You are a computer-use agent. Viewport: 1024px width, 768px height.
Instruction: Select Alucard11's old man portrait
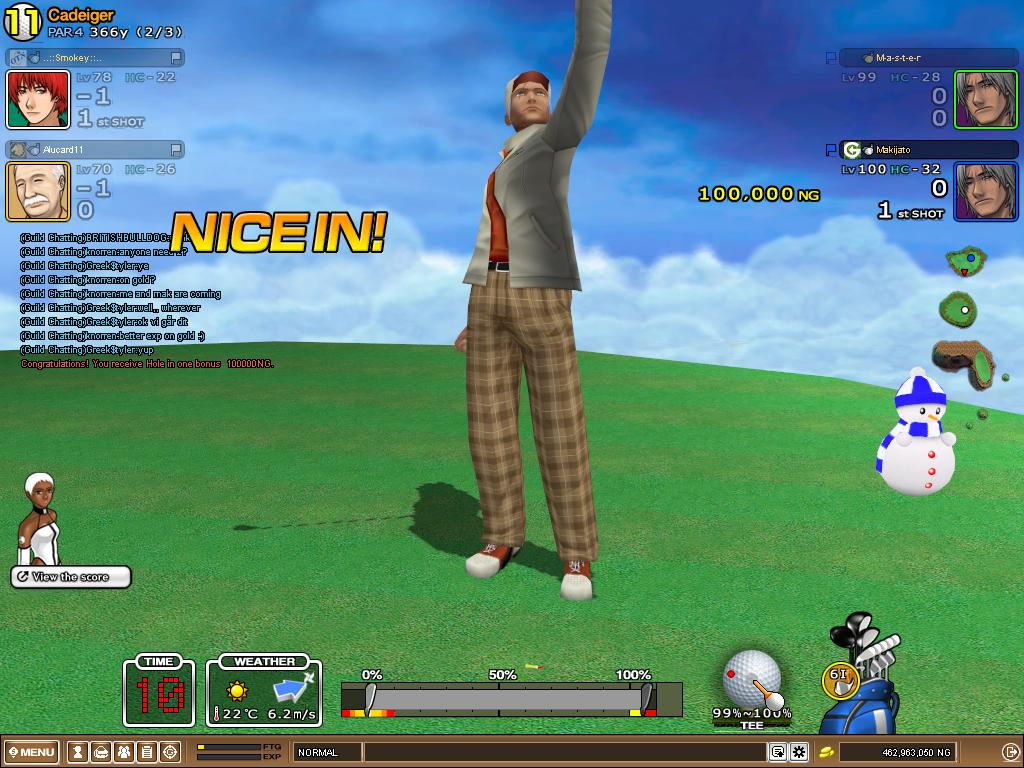pyautogui.click(x=38, y=191)
